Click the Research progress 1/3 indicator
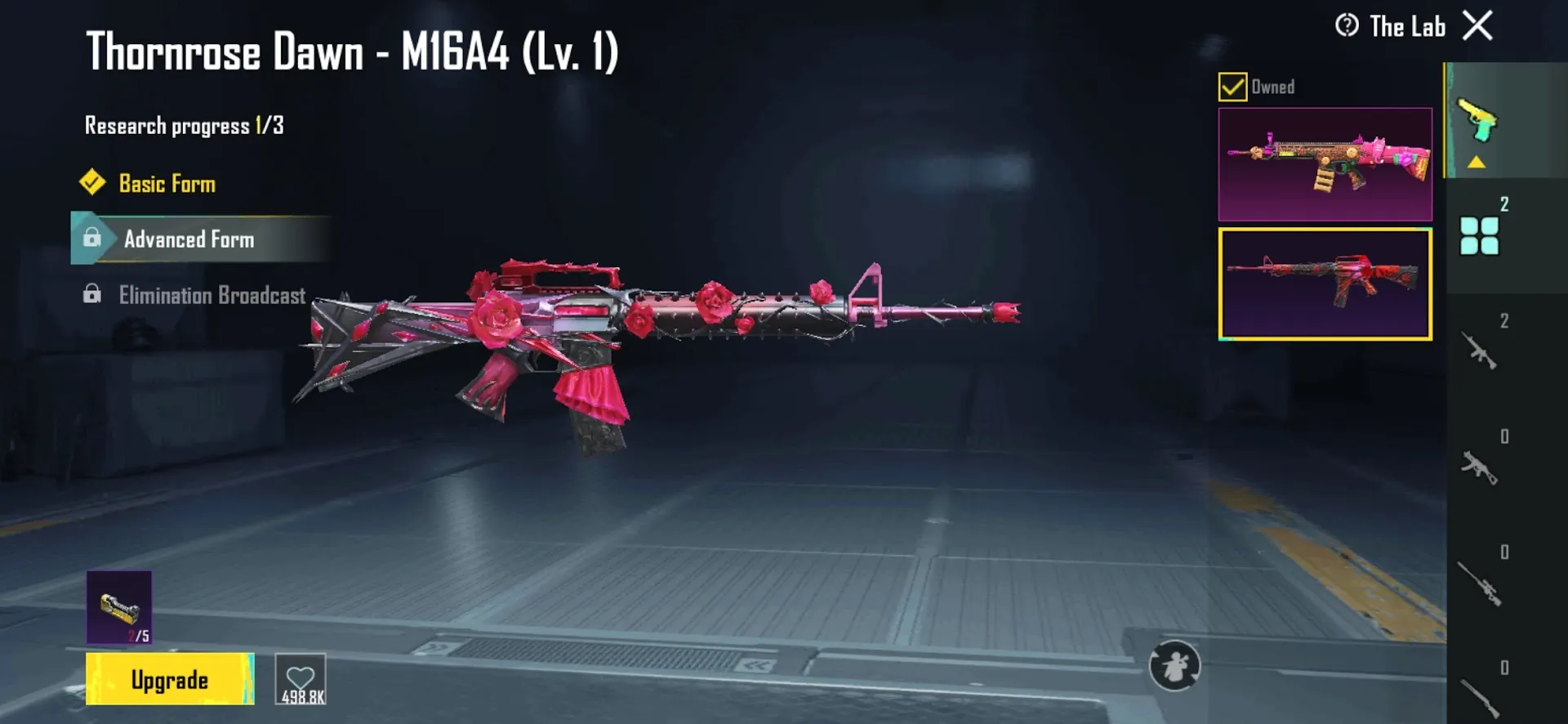This screenshot has height=724, width=1568. pyautogui.click(x=181, y=124)
